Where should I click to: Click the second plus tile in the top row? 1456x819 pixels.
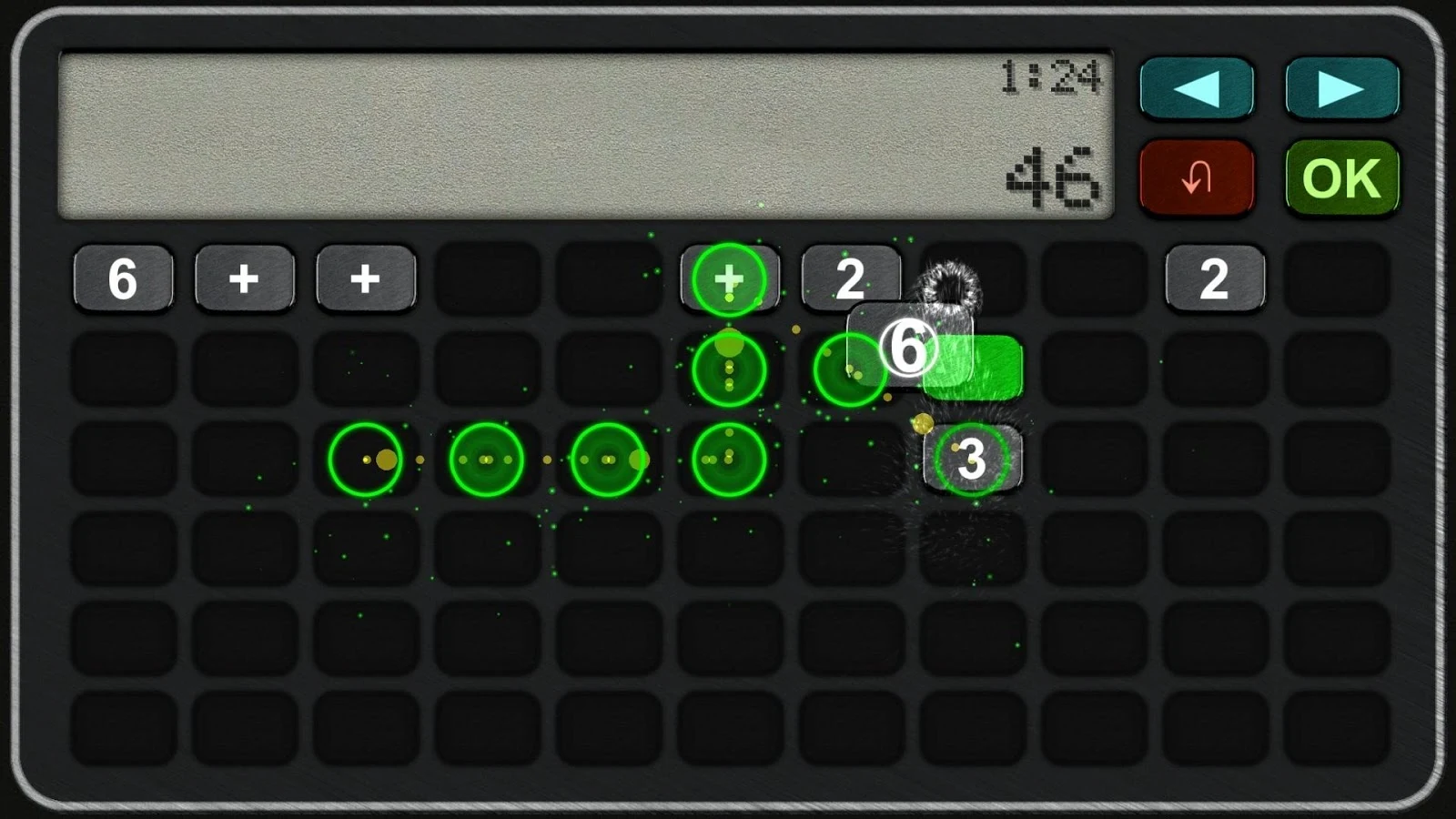pos(365,279)
